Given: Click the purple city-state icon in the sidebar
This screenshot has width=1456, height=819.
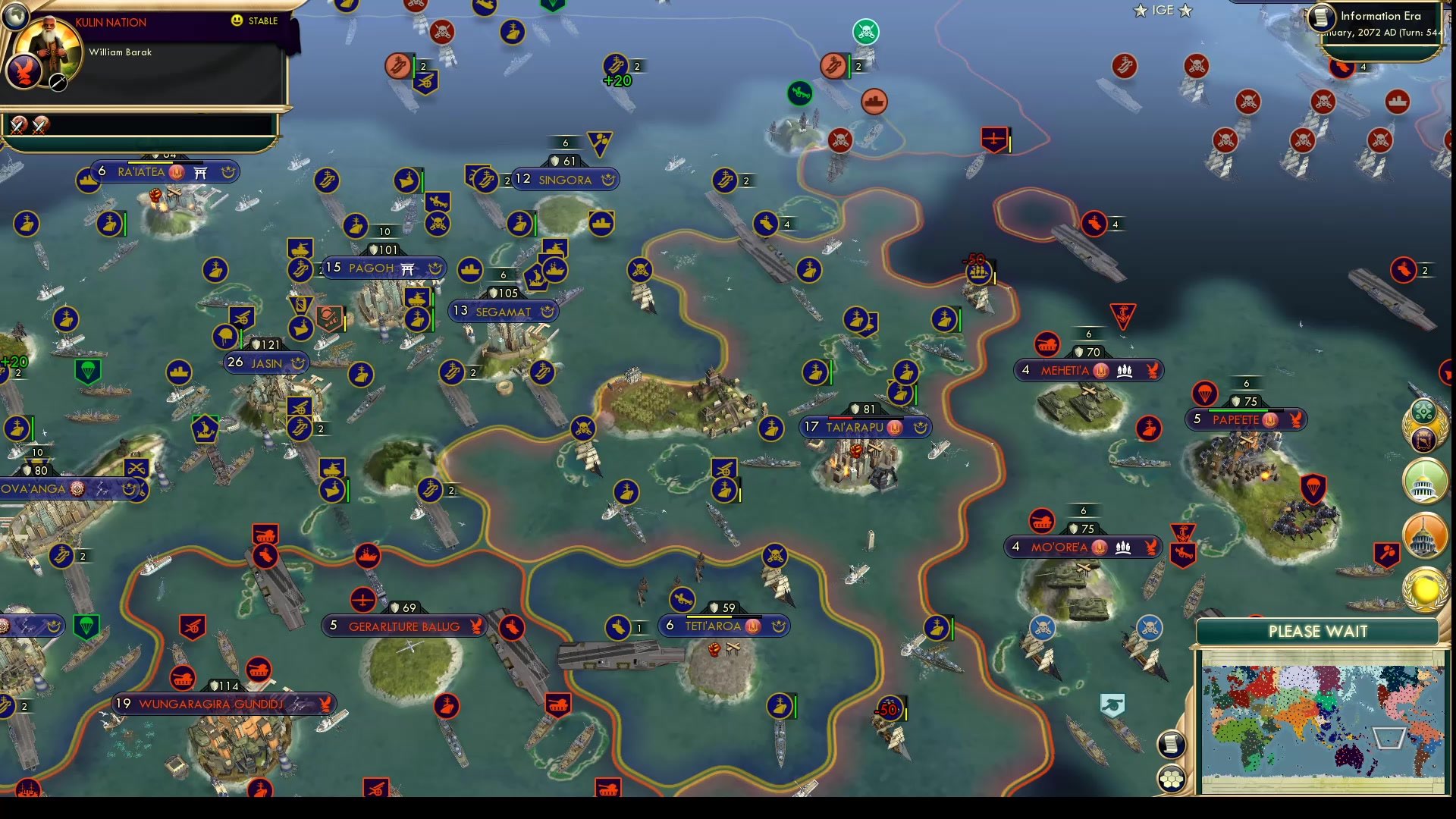Looking at the screenshot, I should click(x=1424, y=438).
